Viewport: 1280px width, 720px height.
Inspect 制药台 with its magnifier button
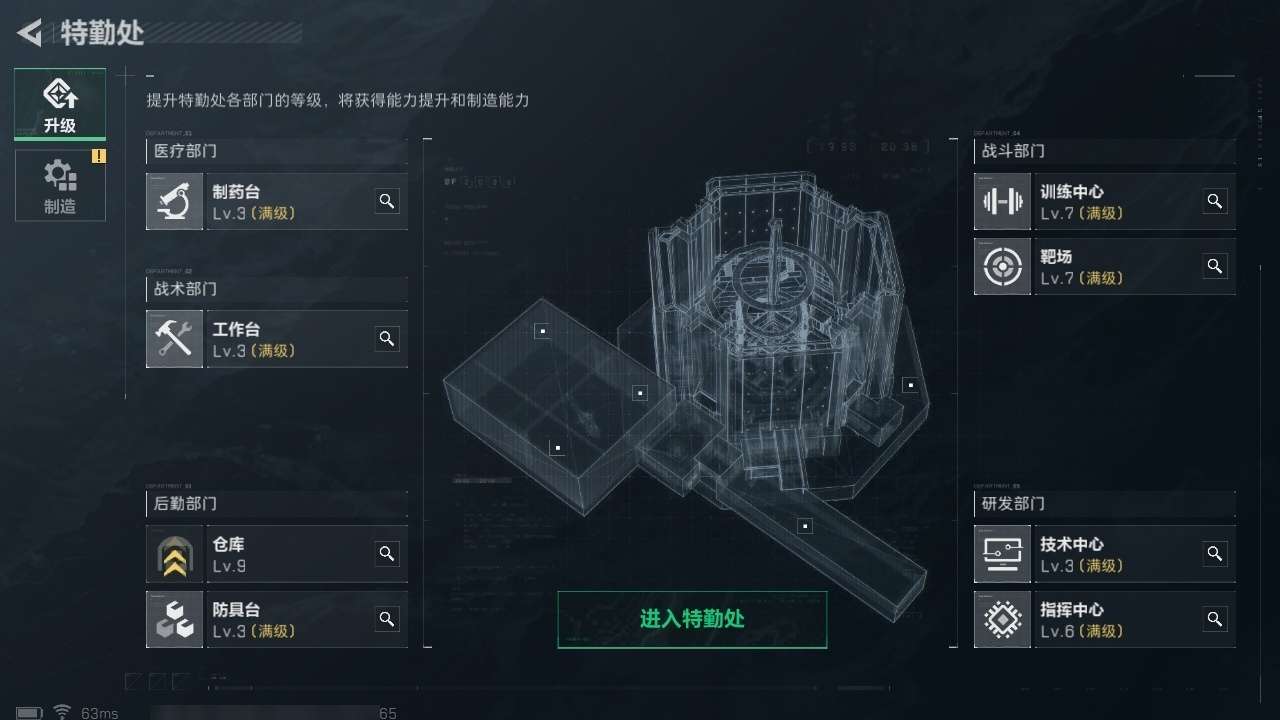coord(387,201)
